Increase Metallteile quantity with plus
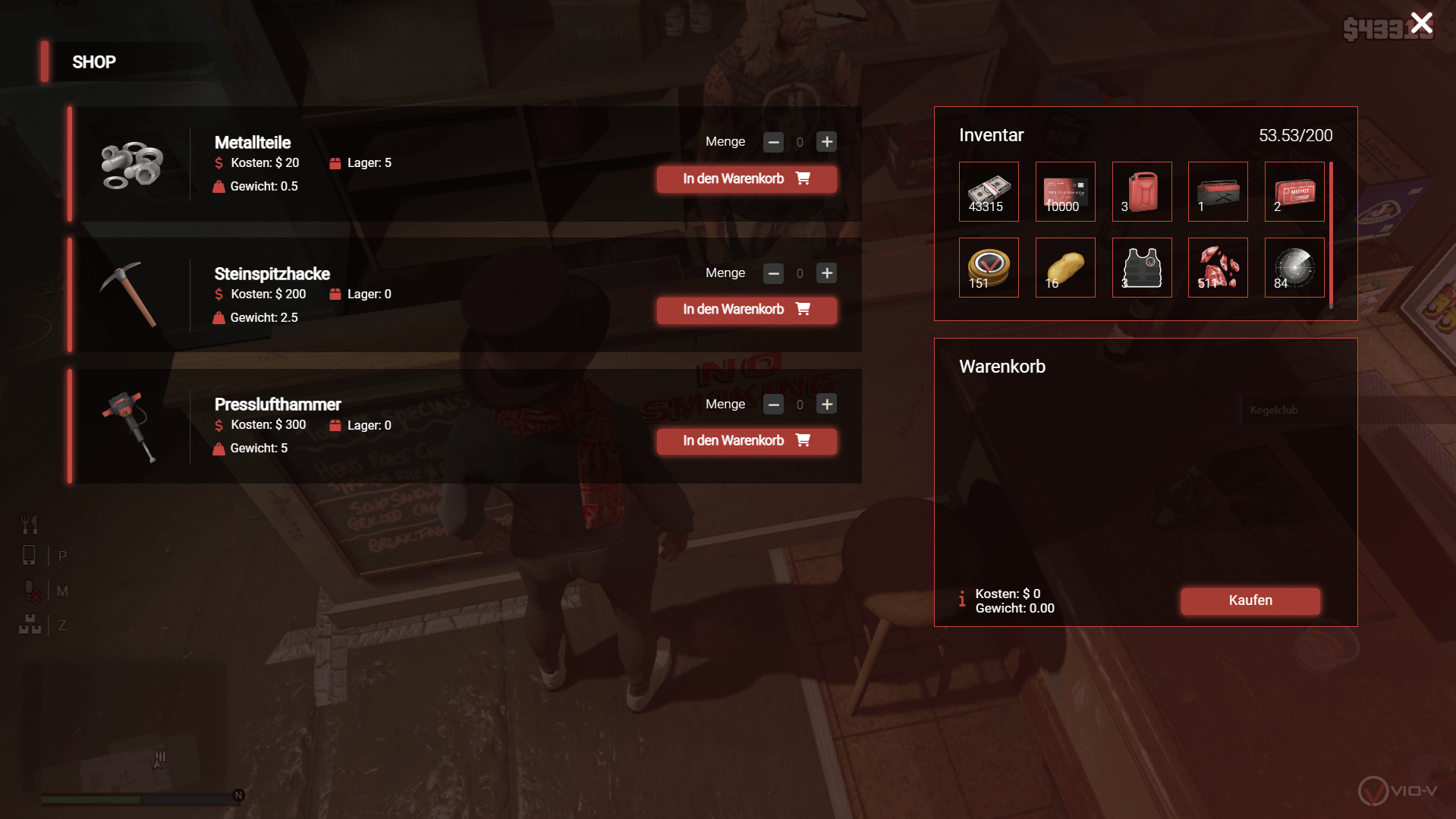 coord(826,142)
